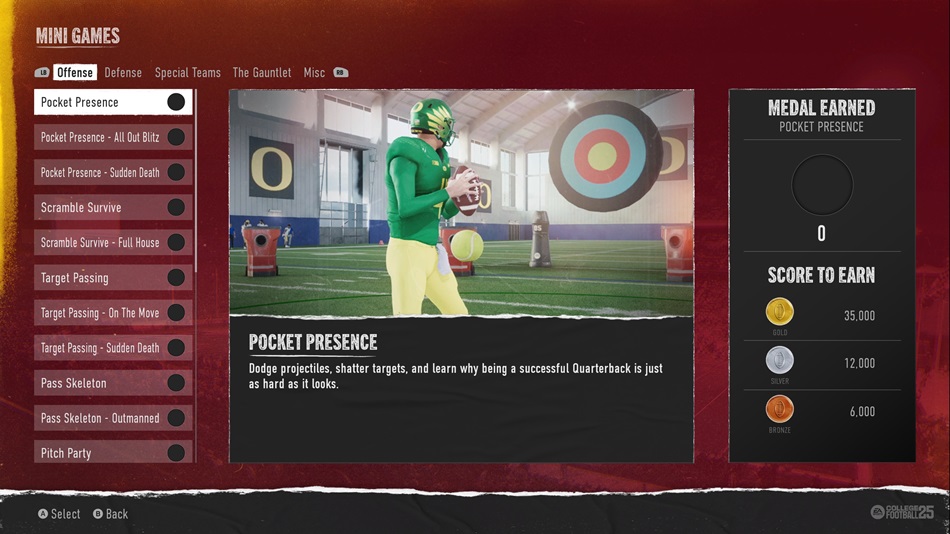Open the Target Passing mini game
This screenshot has height=534, width=950.
pyautogui.click(x=113, y=277)
